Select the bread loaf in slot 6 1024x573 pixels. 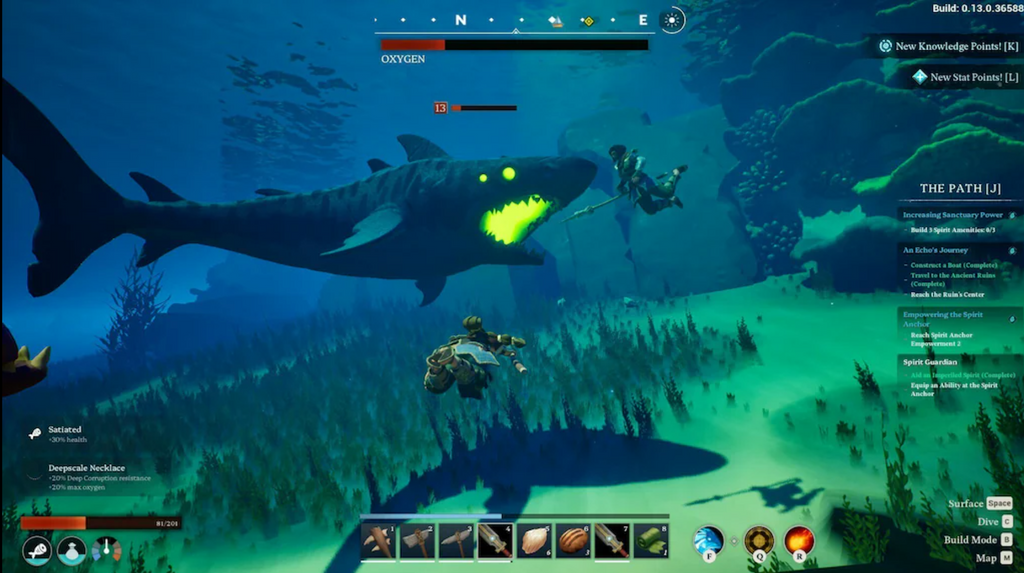tap(573, 541)
